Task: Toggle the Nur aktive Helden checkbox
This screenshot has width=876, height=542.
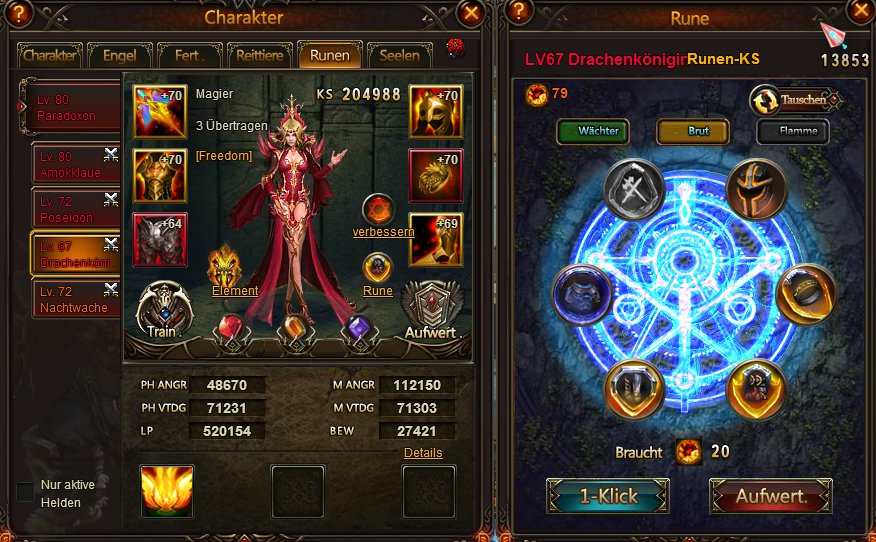Action: pos(26,492)
